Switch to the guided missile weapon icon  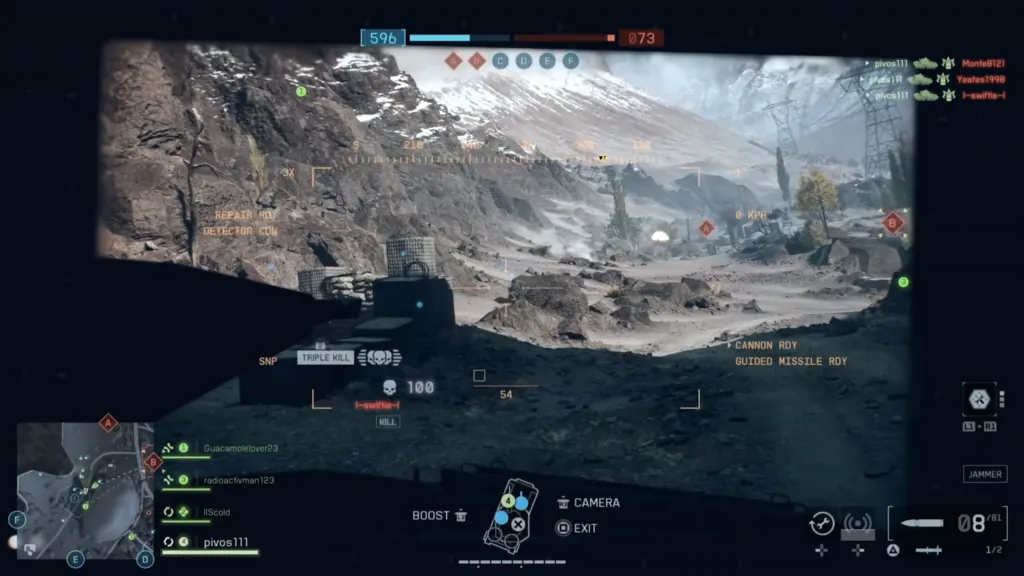pos(927,550)
